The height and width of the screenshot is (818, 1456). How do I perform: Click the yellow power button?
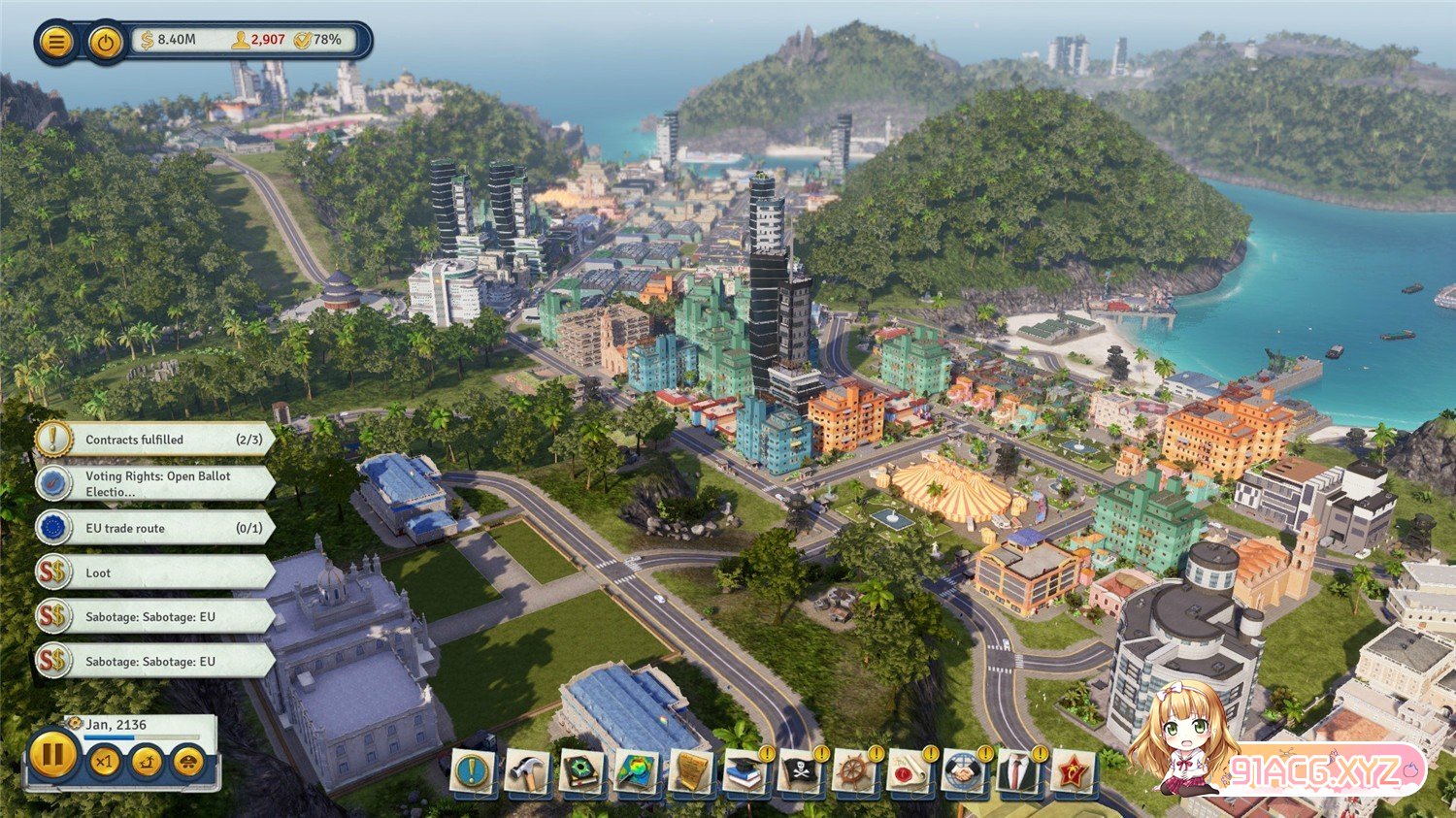pos(105,42)
